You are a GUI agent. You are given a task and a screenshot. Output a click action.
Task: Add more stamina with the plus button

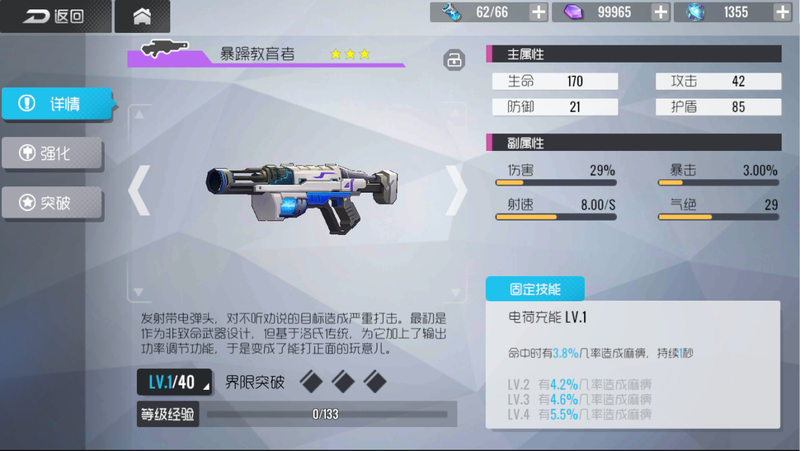click(538, 12)
